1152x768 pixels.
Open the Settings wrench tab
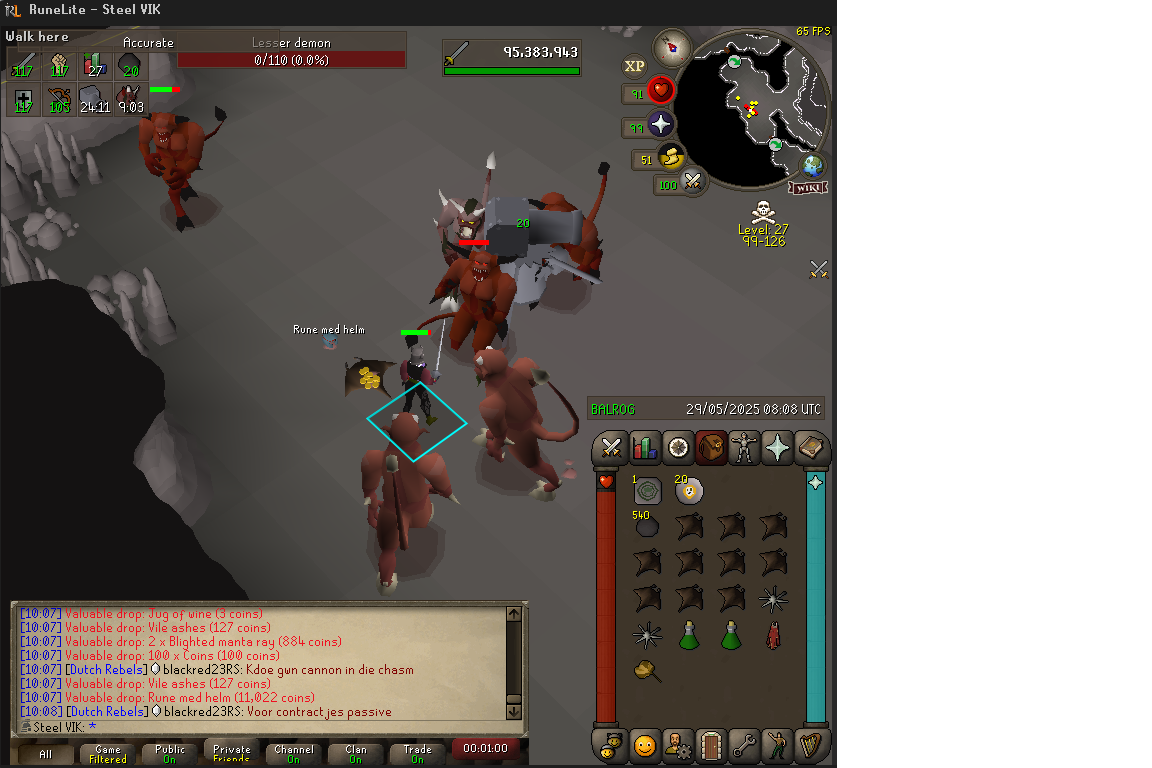(744, 745)
